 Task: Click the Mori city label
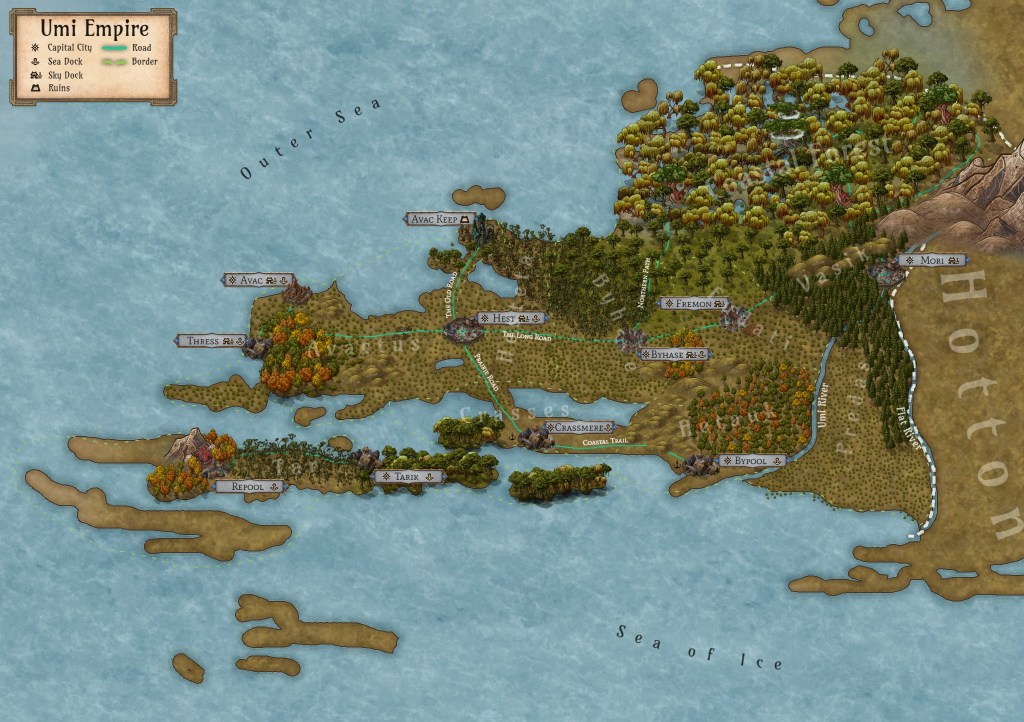click(x=932, y=260)
